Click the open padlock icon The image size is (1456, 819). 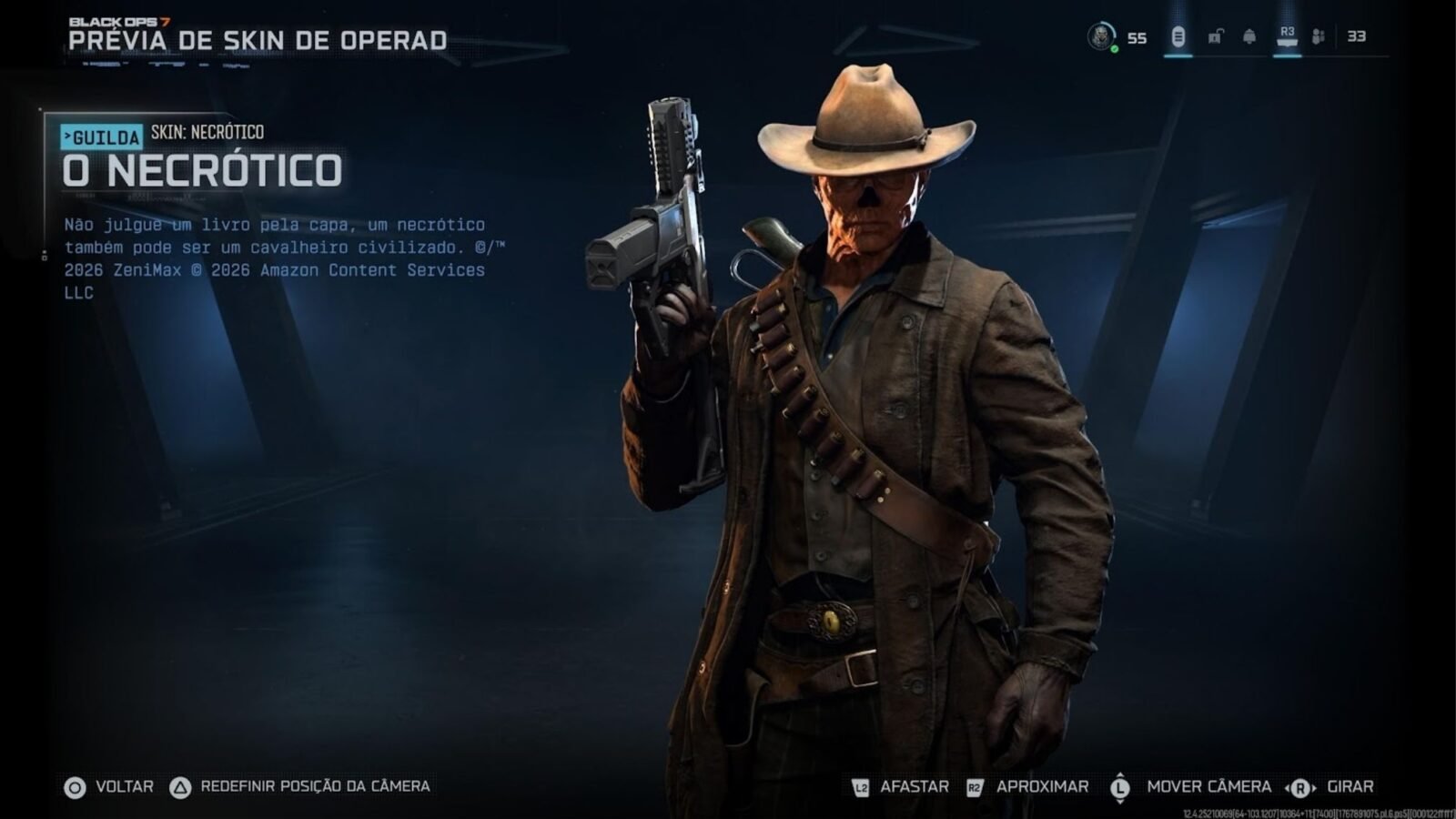pos(1215,37)
